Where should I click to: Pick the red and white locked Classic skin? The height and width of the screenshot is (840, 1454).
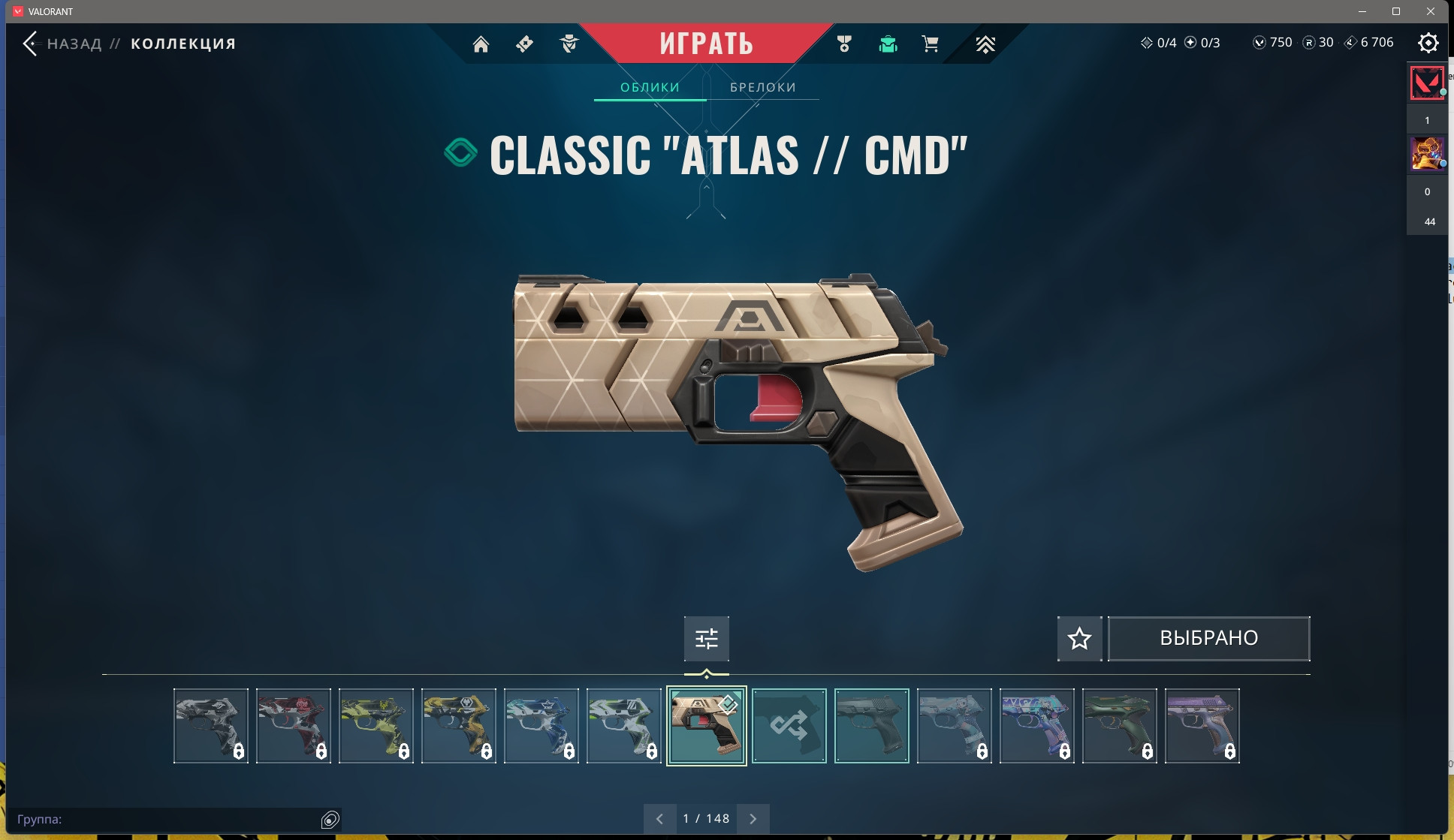click(x=293, y=726)
